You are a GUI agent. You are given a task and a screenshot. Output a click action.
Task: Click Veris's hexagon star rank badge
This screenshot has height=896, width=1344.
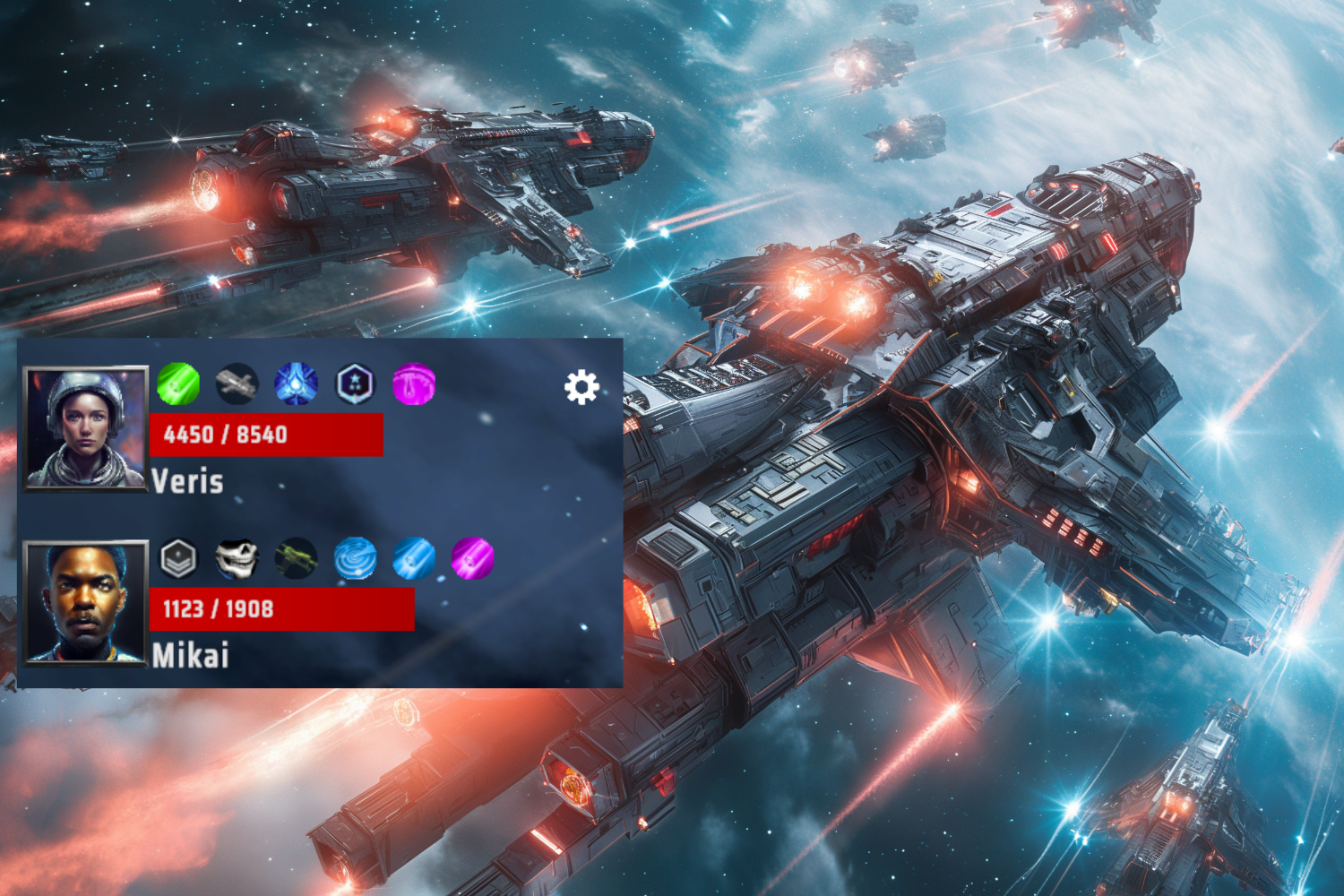(x=356, y=383)
